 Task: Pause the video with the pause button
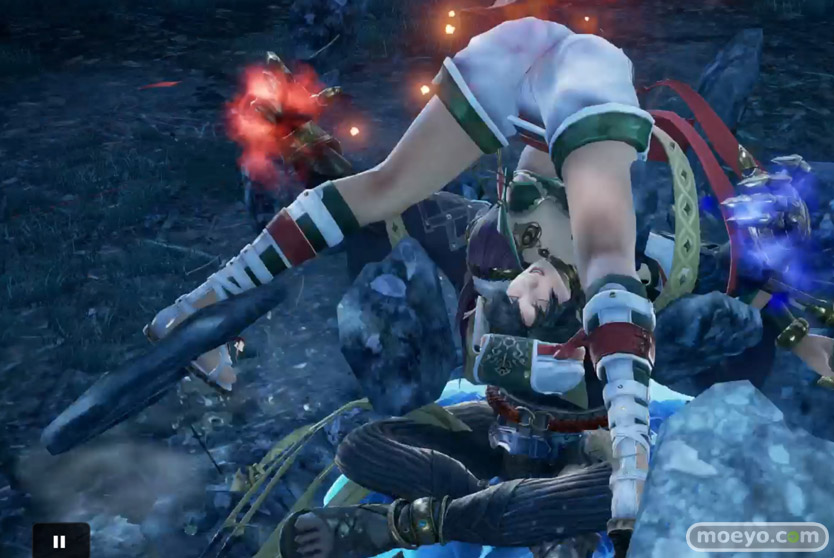pyautogui.click(x=60, y=541)
